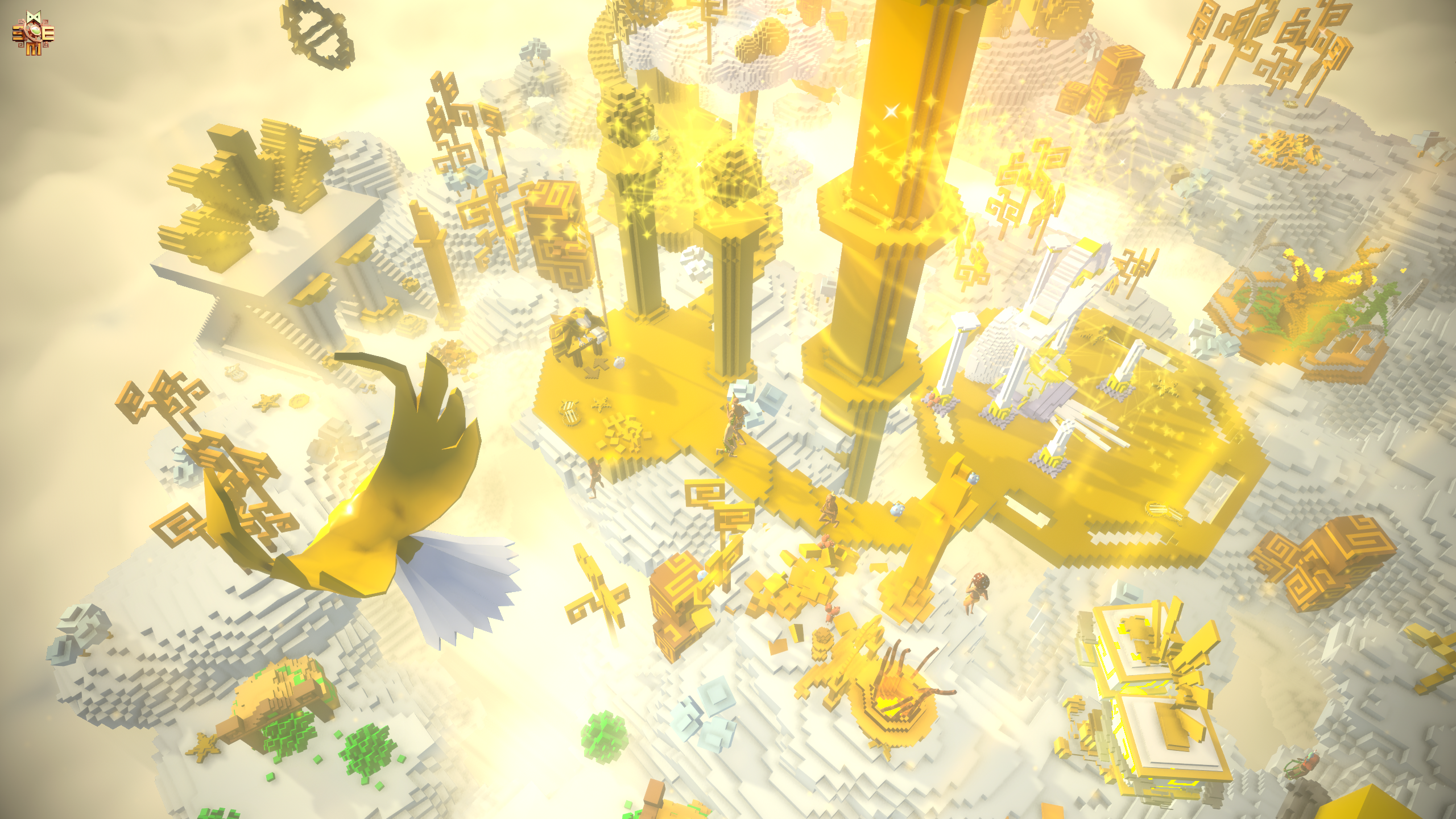Click the golden totem emblem HUD icon

tap(34, 33)
